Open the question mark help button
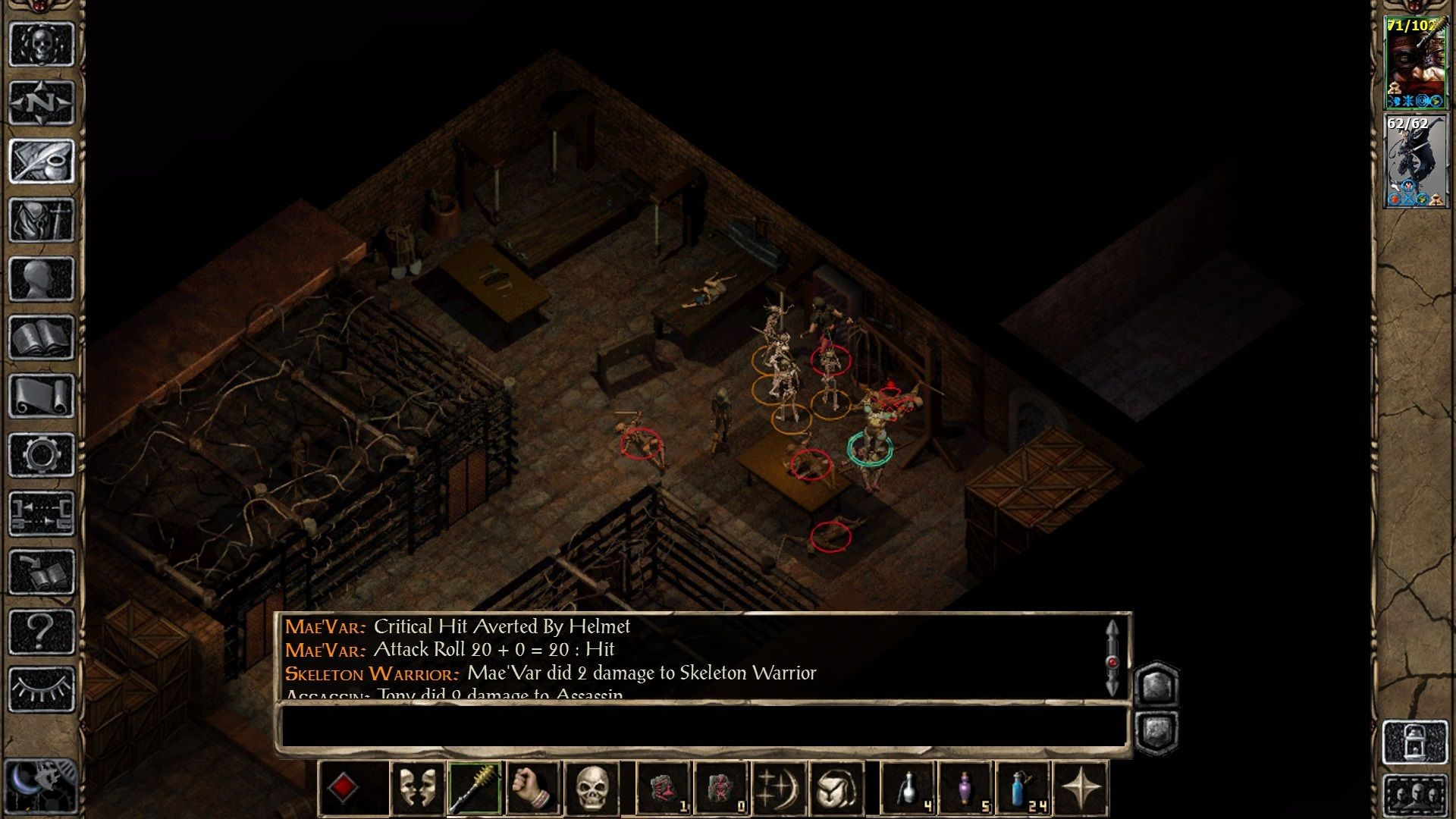1456x819 pixels. point(42,631)
